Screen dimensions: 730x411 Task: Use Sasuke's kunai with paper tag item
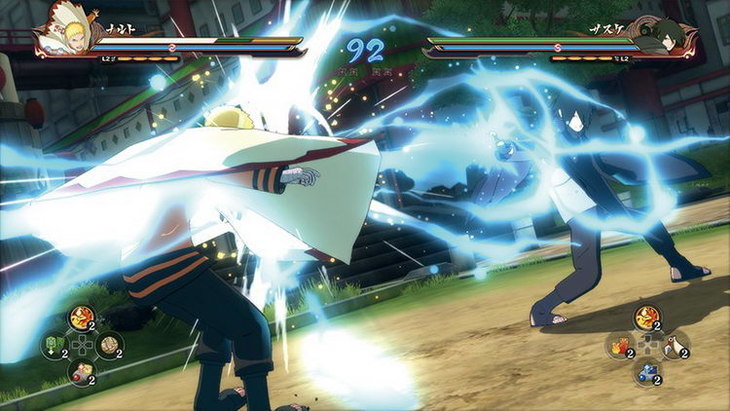click(x=675, y=345)
